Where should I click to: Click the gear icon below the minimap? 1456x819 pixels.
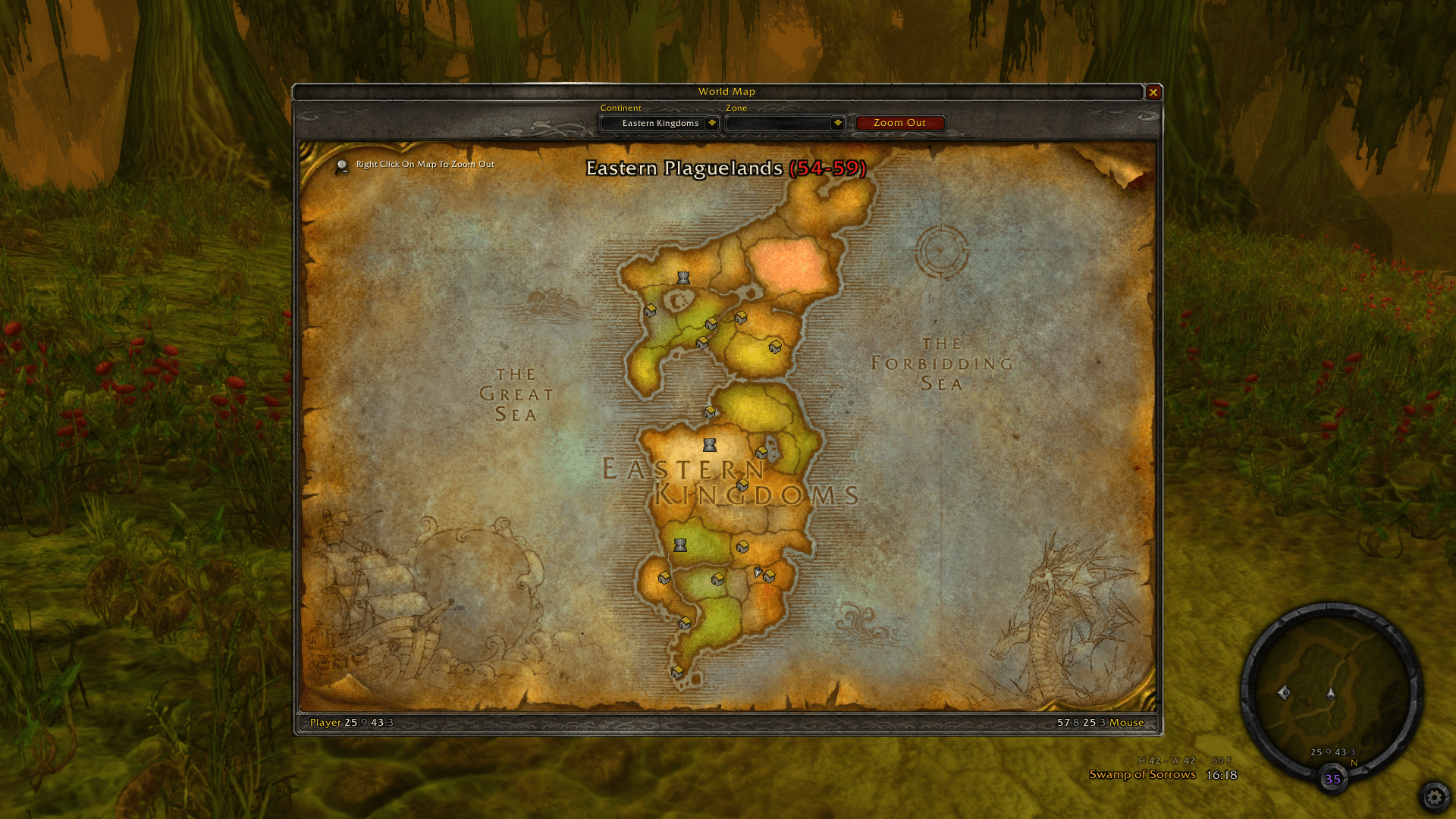1436,797
